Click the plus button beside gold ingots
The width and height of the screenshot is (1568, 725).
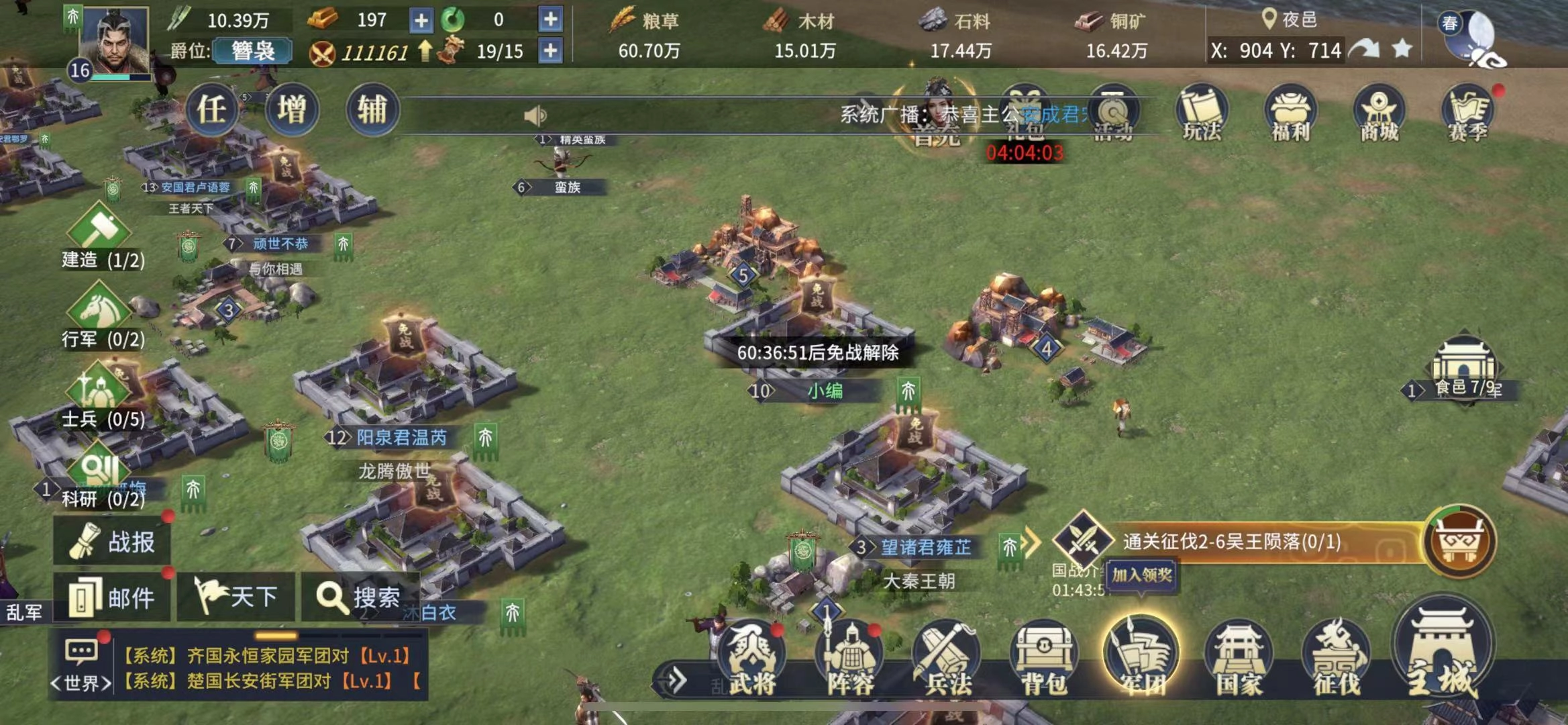coord(421,21)
